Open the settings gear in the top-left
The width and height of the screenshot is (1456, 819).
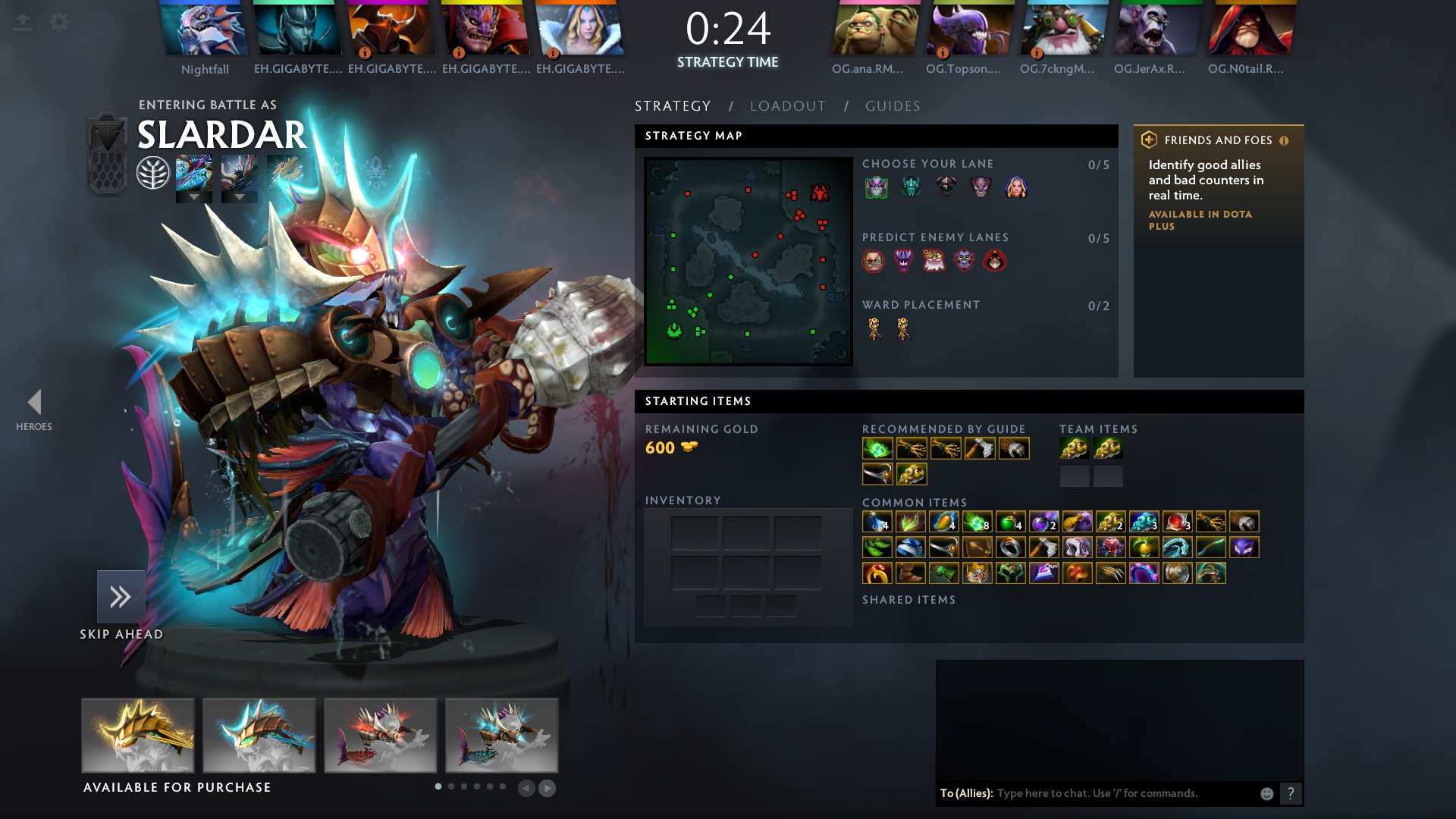pyautogui.click(x=58, y=22)
